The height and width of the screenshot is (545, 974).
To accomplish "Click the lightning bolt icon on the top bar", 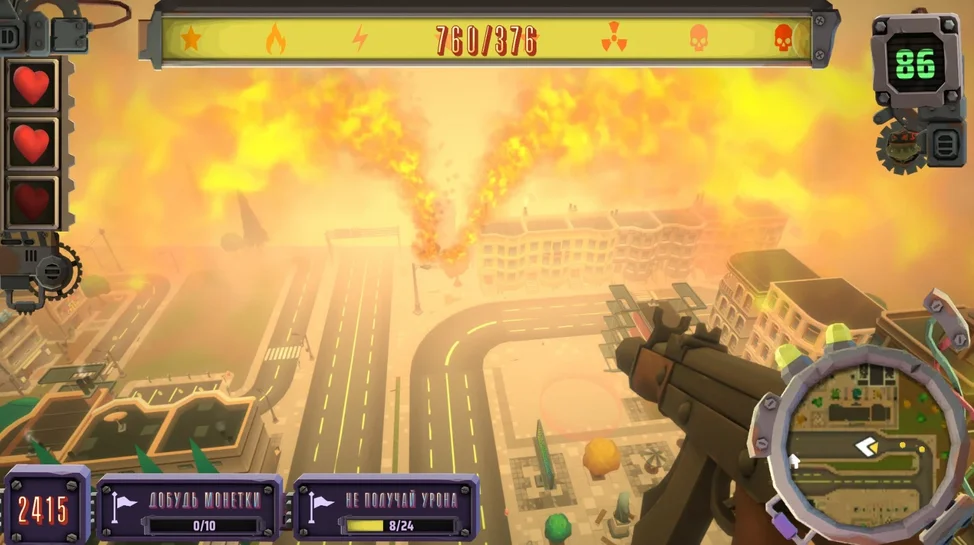I will [360, 40].
